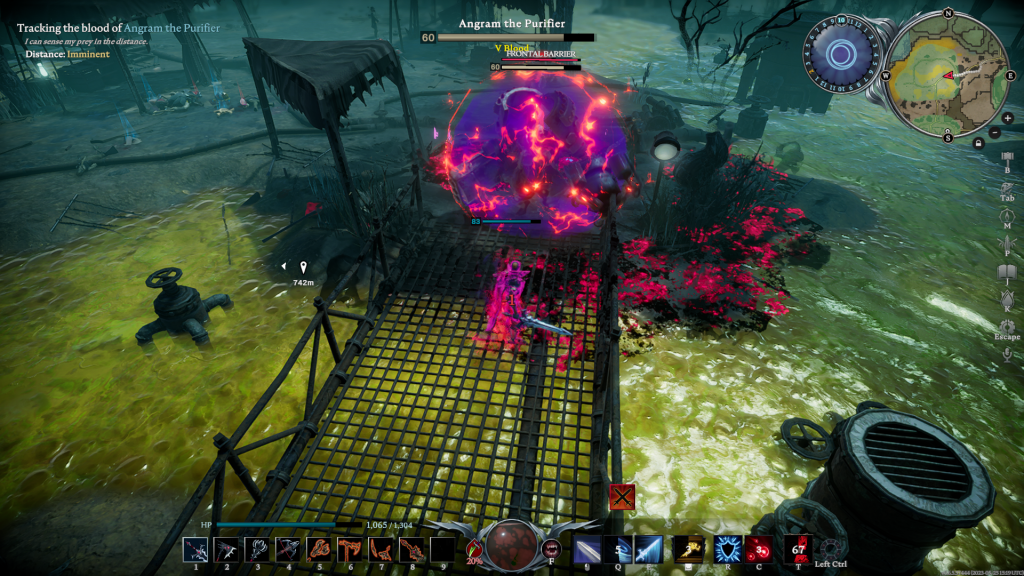Select the crossbow in hotbar slot 4
This screenshot has height=576, width=1024.
pyautogui.click(x=289, y=549)
